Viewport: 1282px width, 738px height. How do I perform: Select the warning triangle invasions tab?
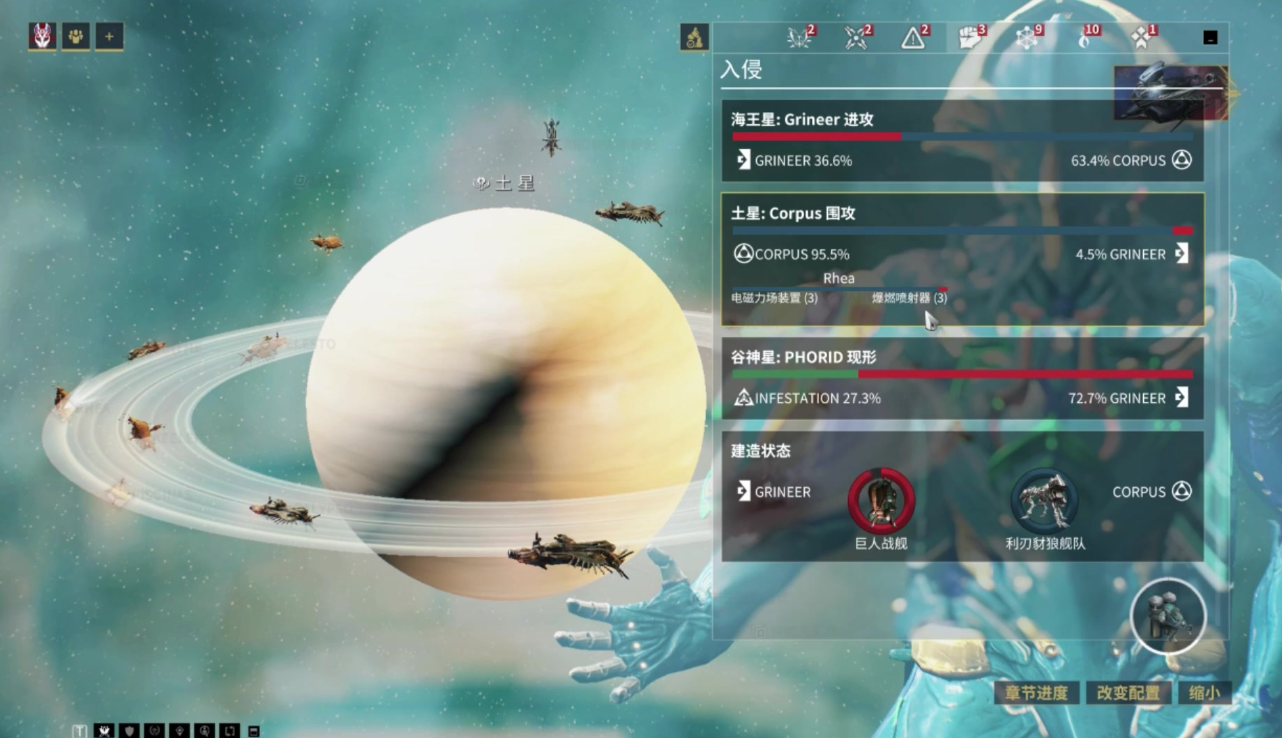914,38
